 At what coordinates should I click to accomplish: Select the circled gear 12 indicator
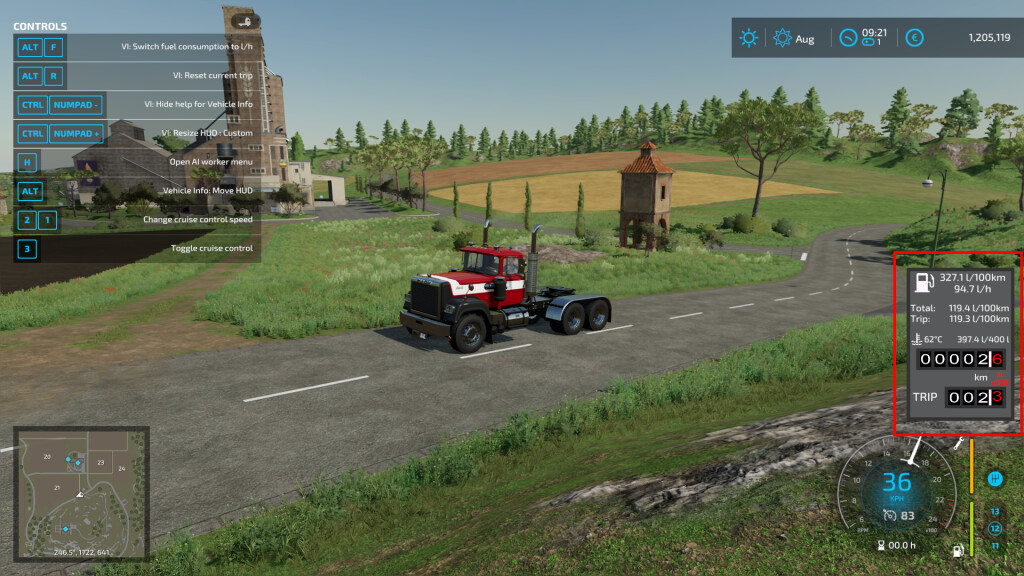click(995, 527)
